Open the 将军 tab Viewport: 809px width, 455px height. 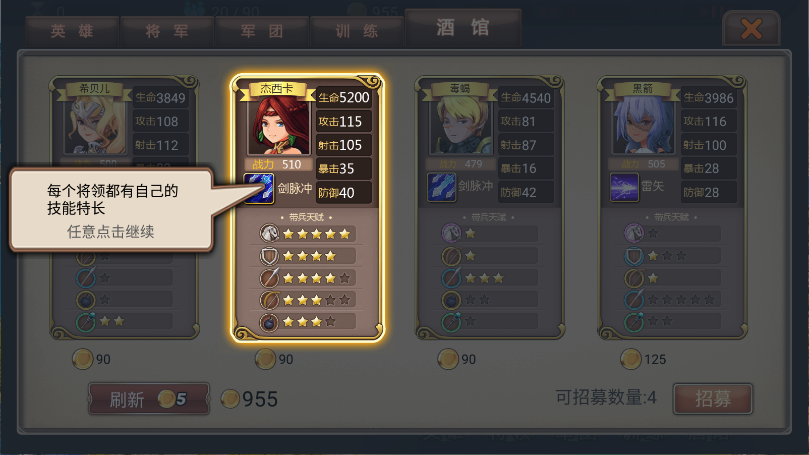166,30
